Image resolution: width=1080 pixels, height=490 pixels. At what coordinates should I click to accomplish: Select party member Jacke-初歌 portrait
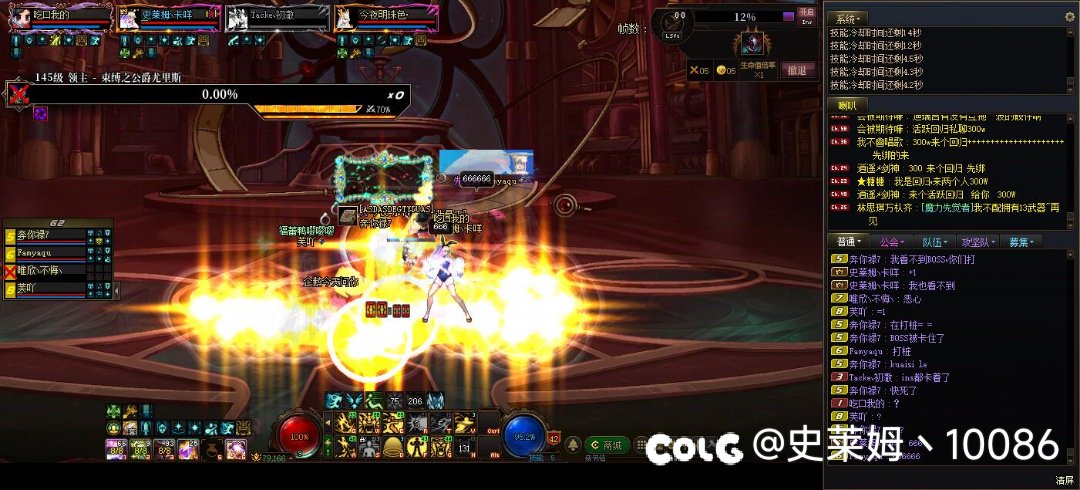(237, 19)
